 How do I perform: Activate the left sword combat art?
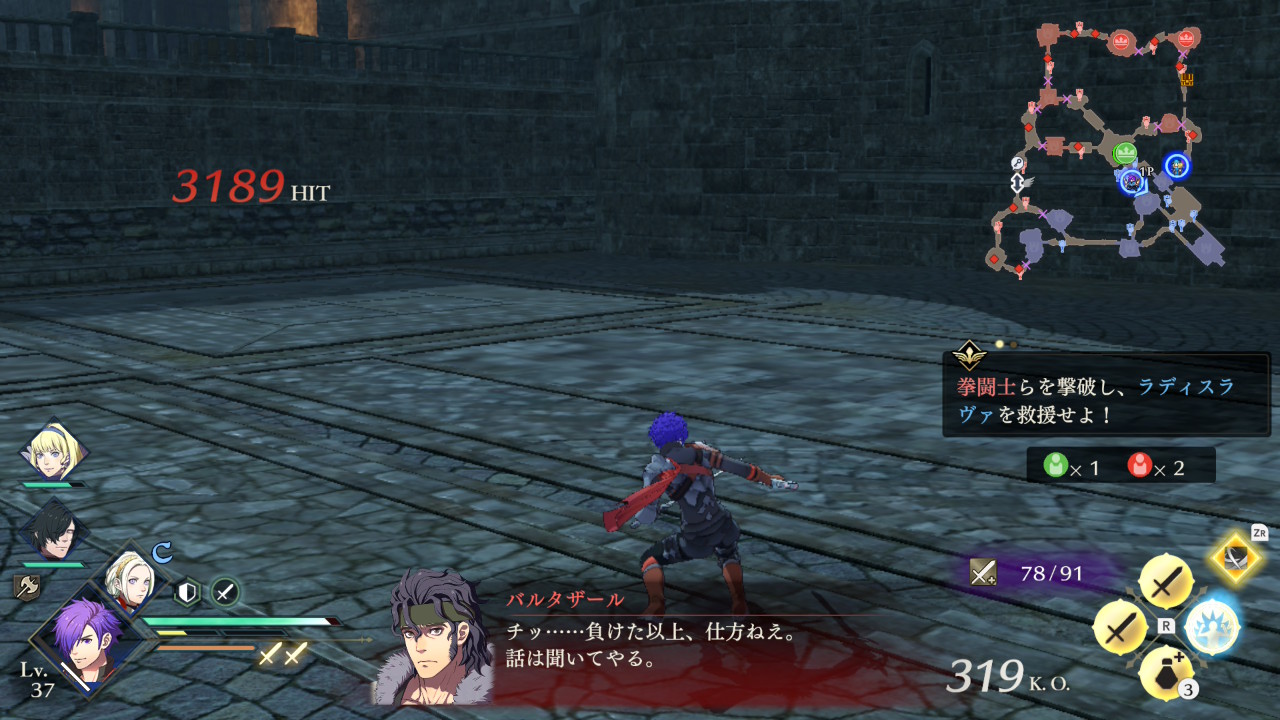1120,627
